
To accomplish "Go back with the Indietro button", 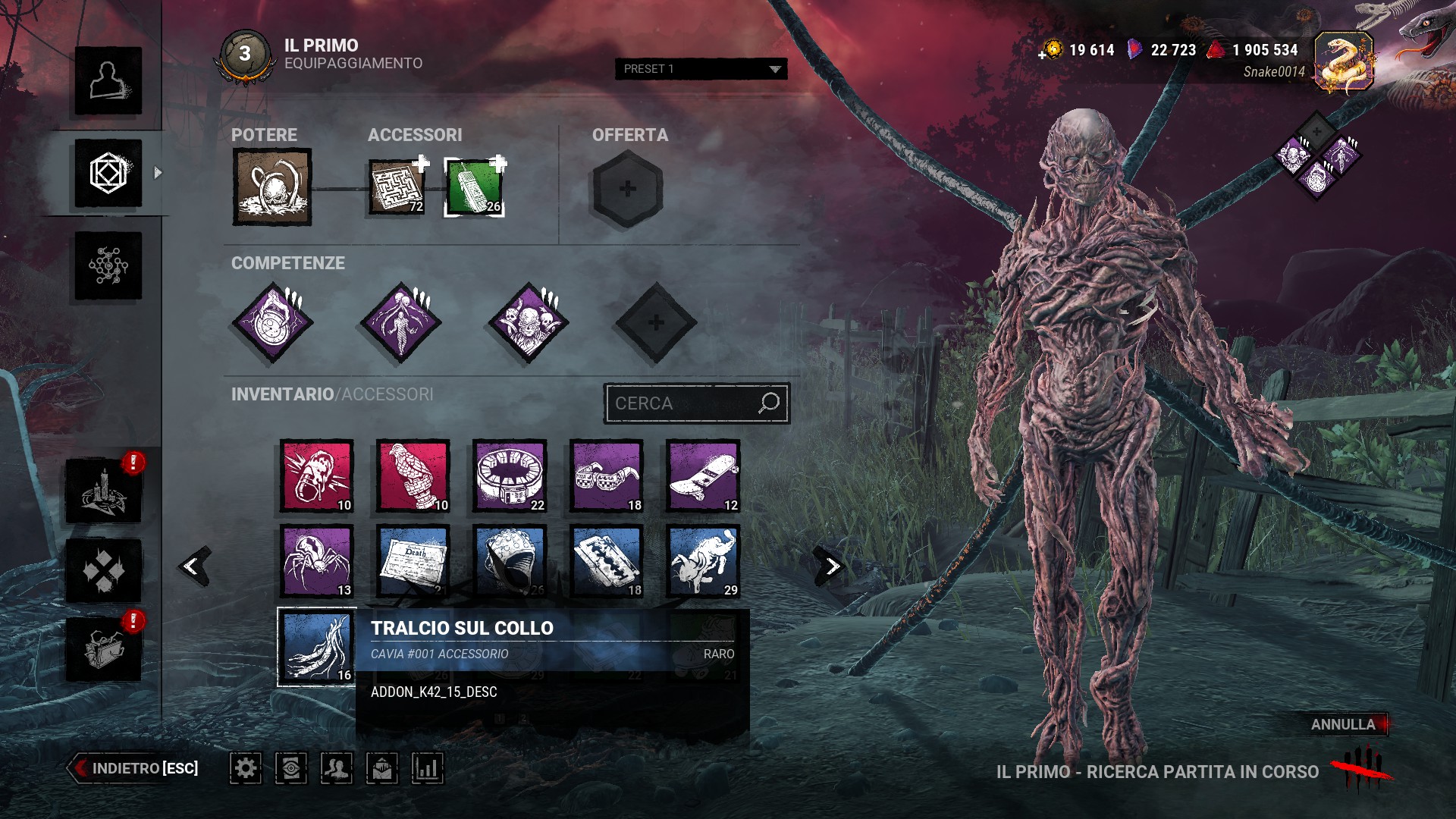I will pos(135,768).
